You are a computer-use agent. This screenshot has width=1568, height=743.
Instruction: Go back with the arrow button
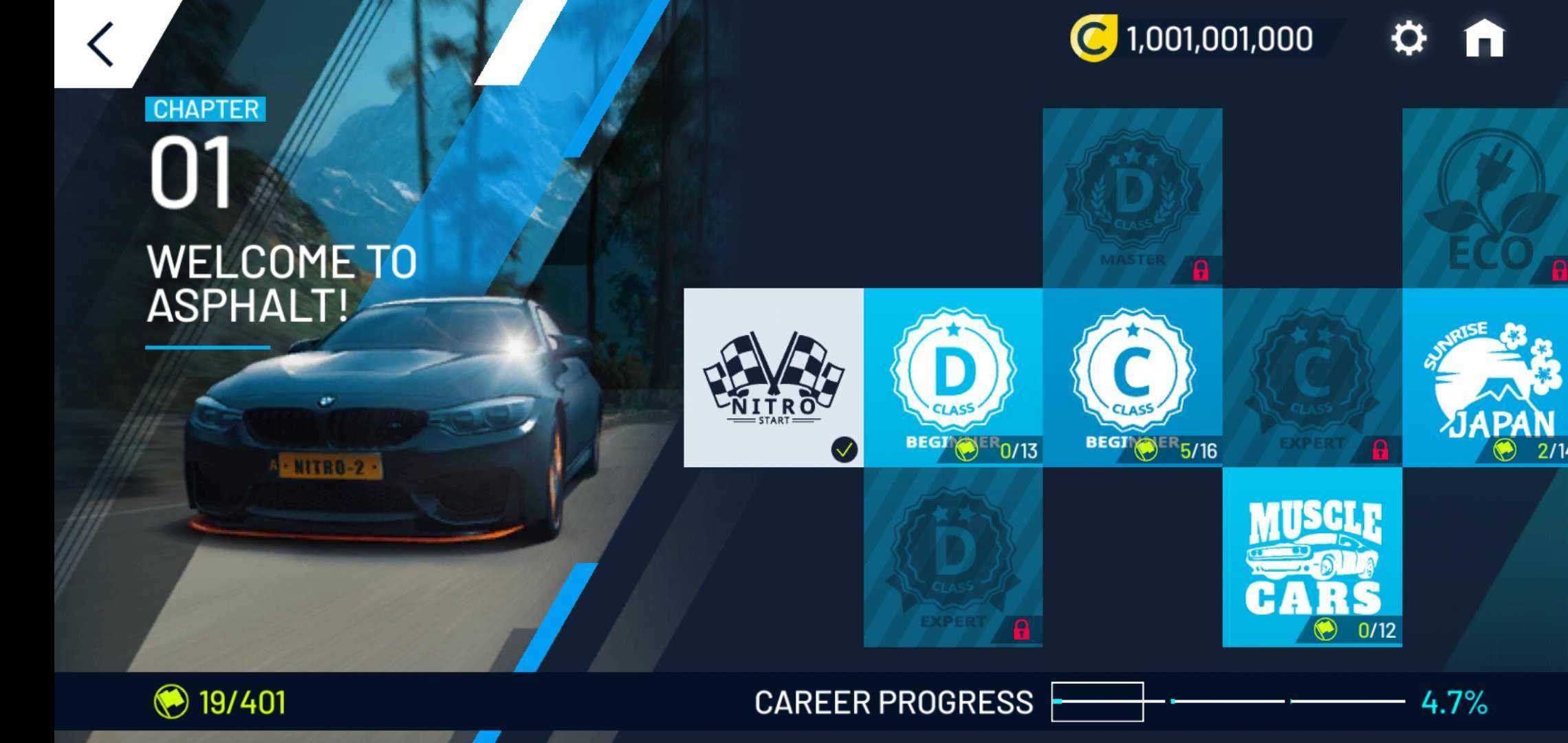click(x=100, y=44)
